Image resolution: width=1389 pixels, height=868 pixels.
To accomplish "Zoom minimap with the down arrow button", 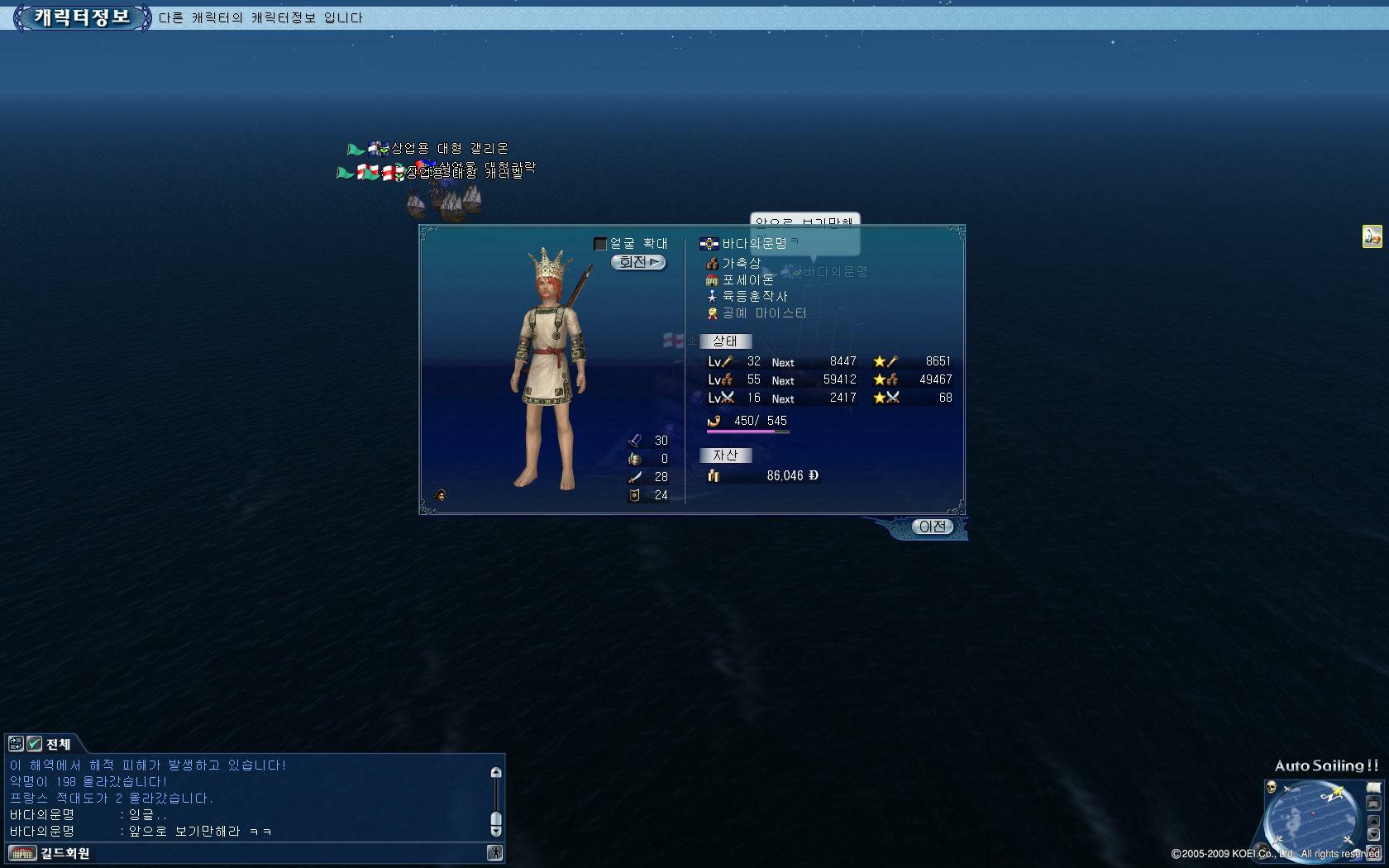I will click(1373, 835).
